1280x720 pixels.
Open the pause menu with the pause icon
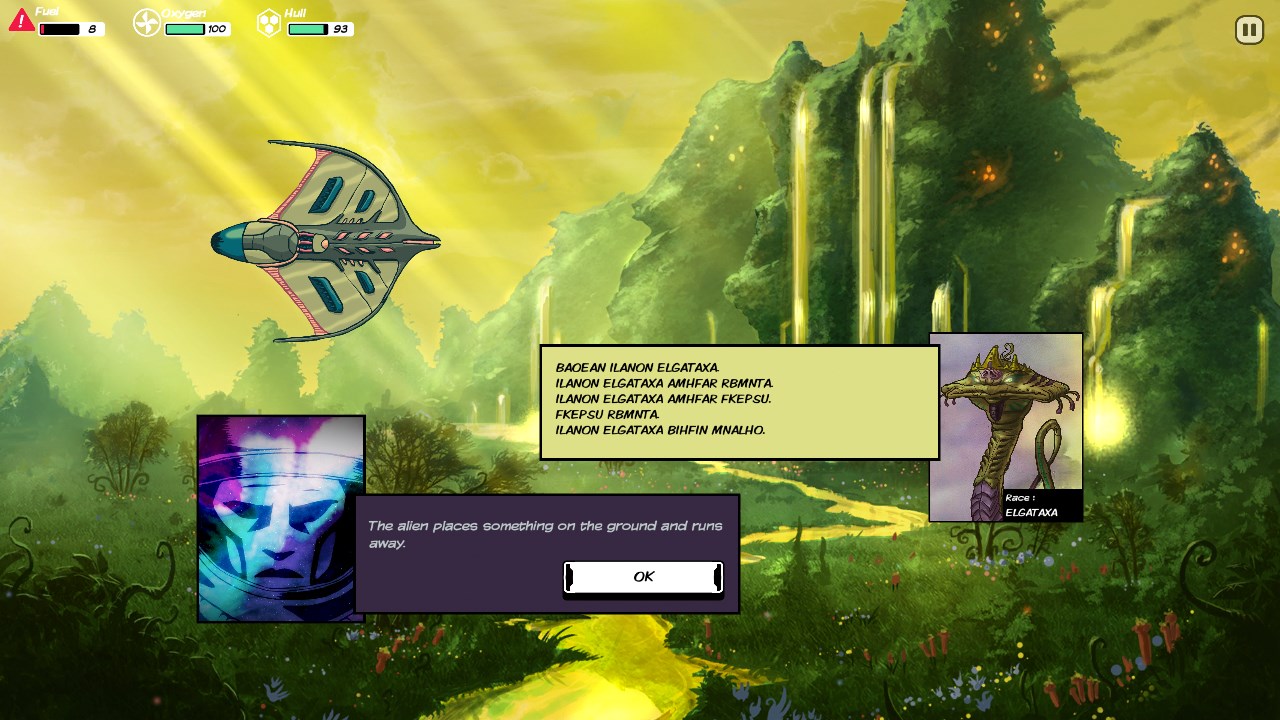click(x=1248, y=29)
